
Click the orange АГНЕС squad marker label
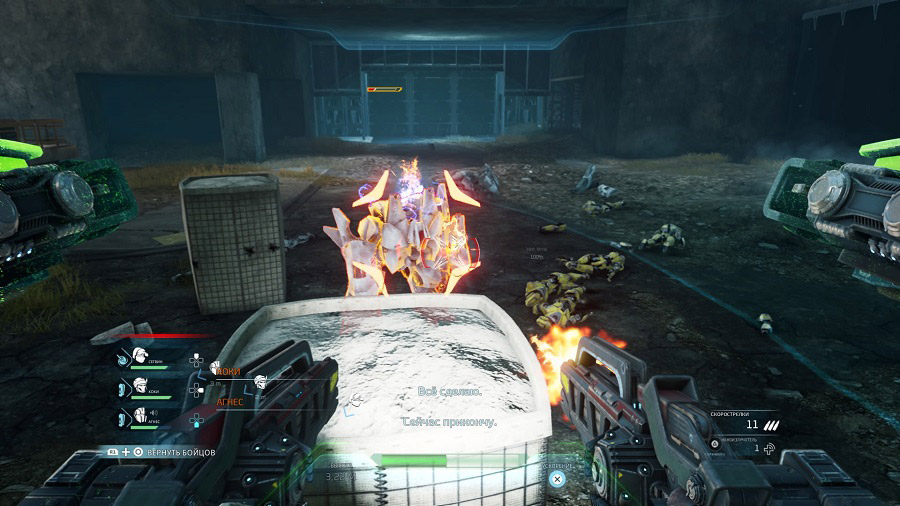point(230,402)
